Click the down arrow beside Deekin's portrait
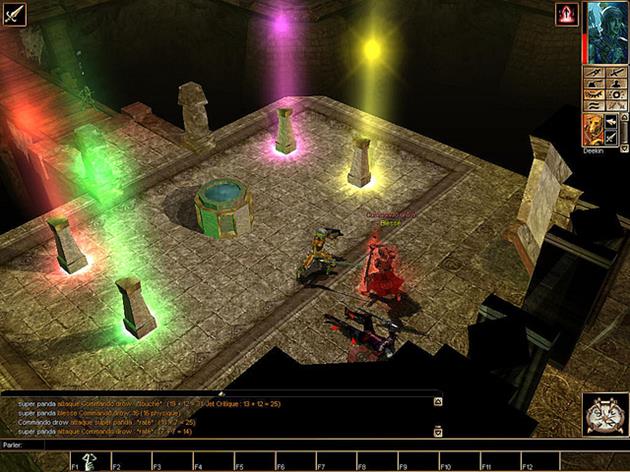 click(623, 146)
